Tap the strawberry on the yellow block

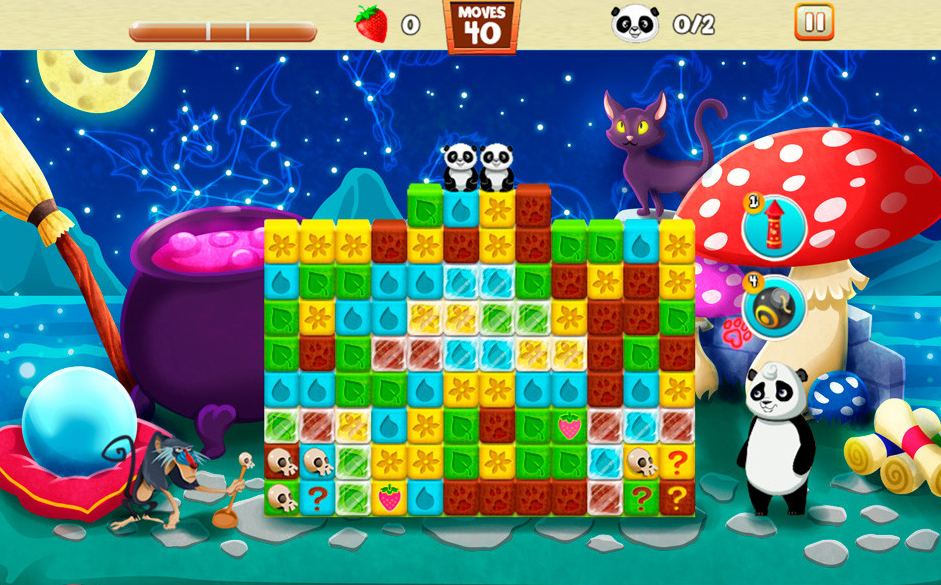click(389, 496)
